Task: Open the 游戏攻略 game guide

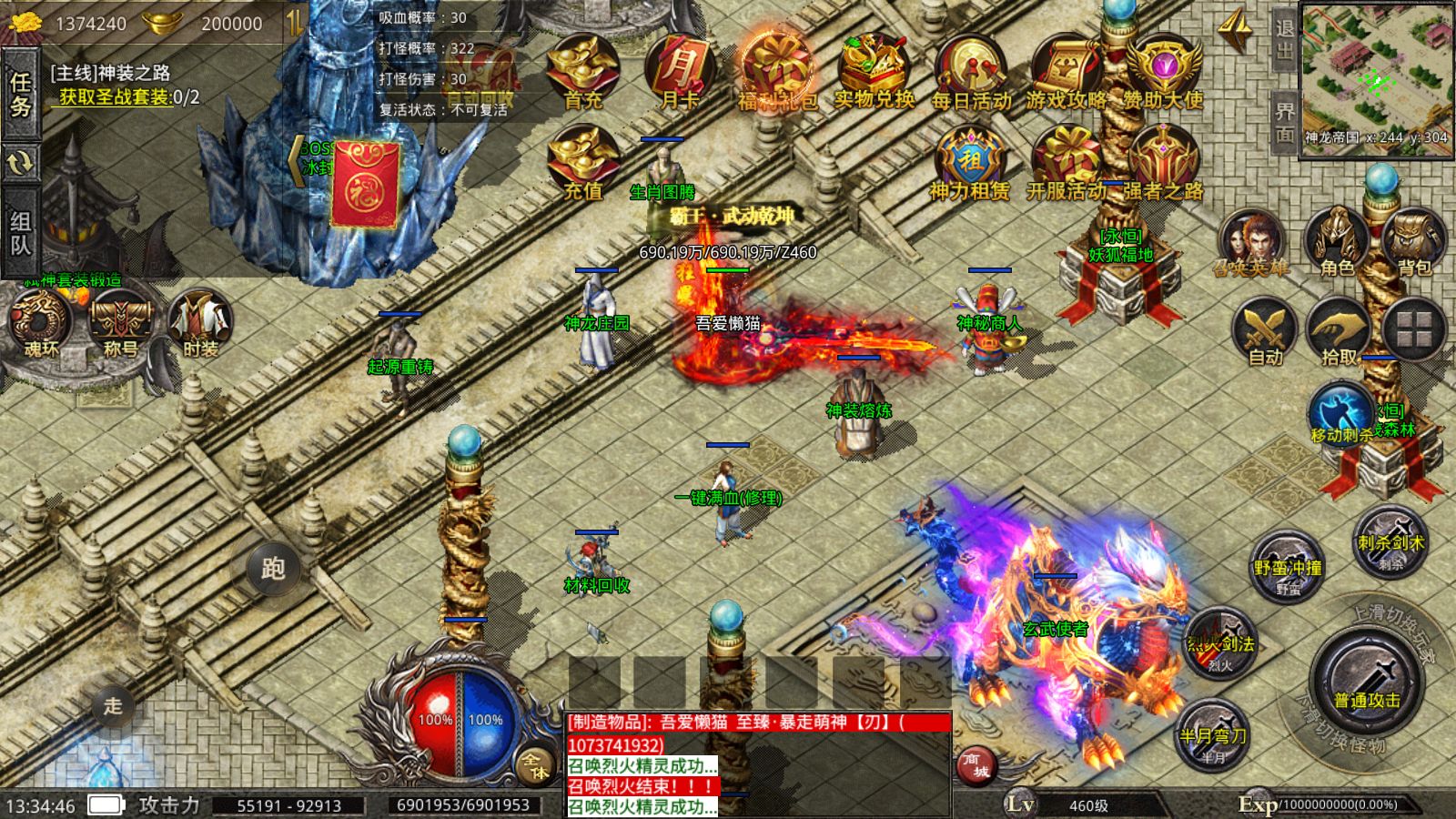Action: point(1067,71)
